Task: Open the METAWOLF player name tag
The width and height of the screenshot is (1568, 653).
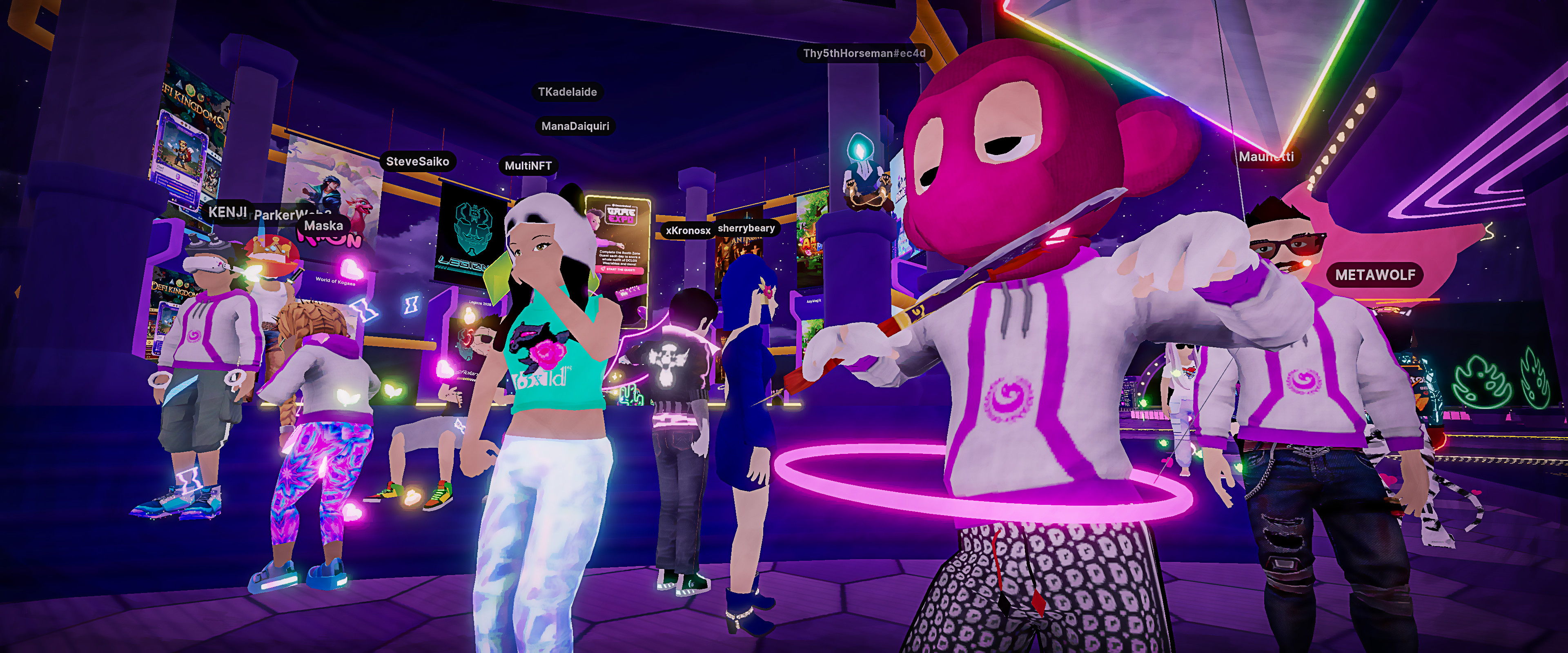Action: point(1374,275)
